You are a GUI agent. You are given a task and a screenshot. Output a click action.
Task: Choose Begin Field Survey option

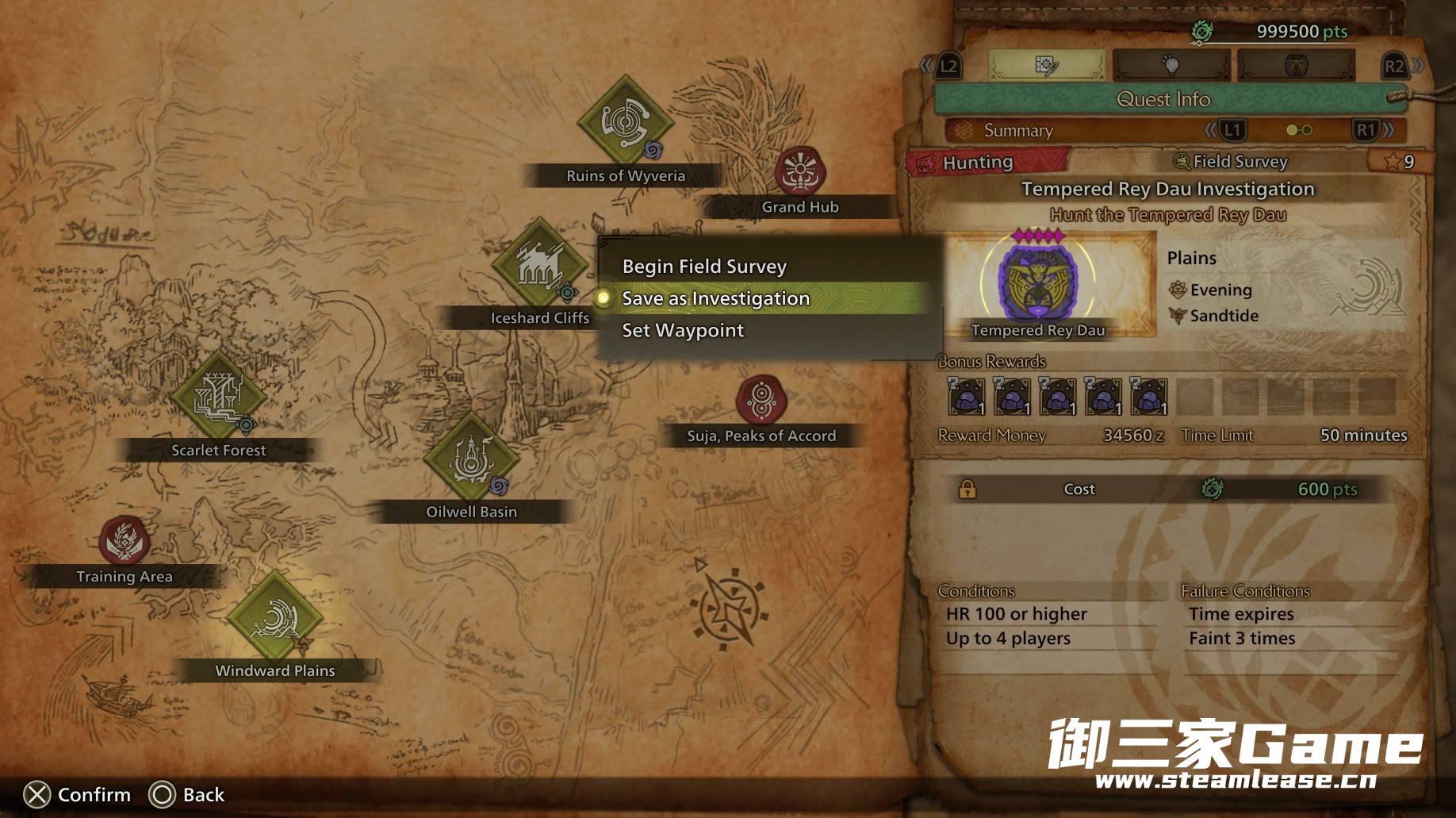pos(704,267)
